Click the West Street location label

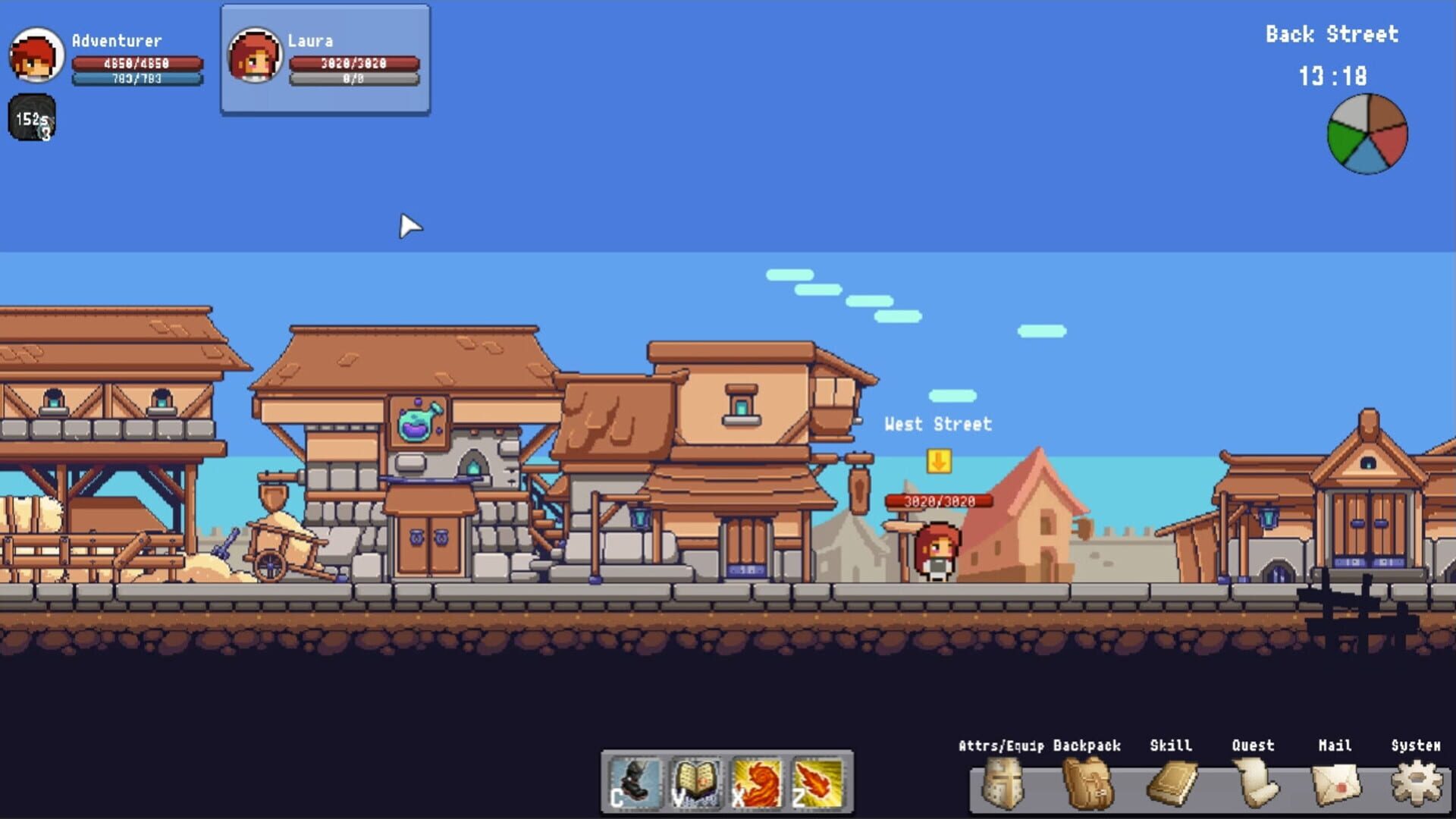click(x=938, y=425)
